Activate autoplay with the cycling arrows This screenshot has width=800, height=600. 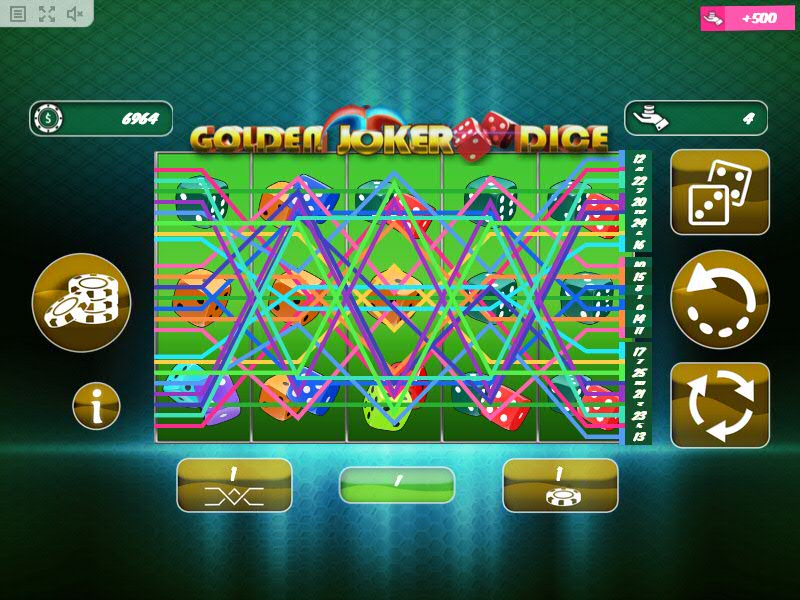tap(719, 405)
